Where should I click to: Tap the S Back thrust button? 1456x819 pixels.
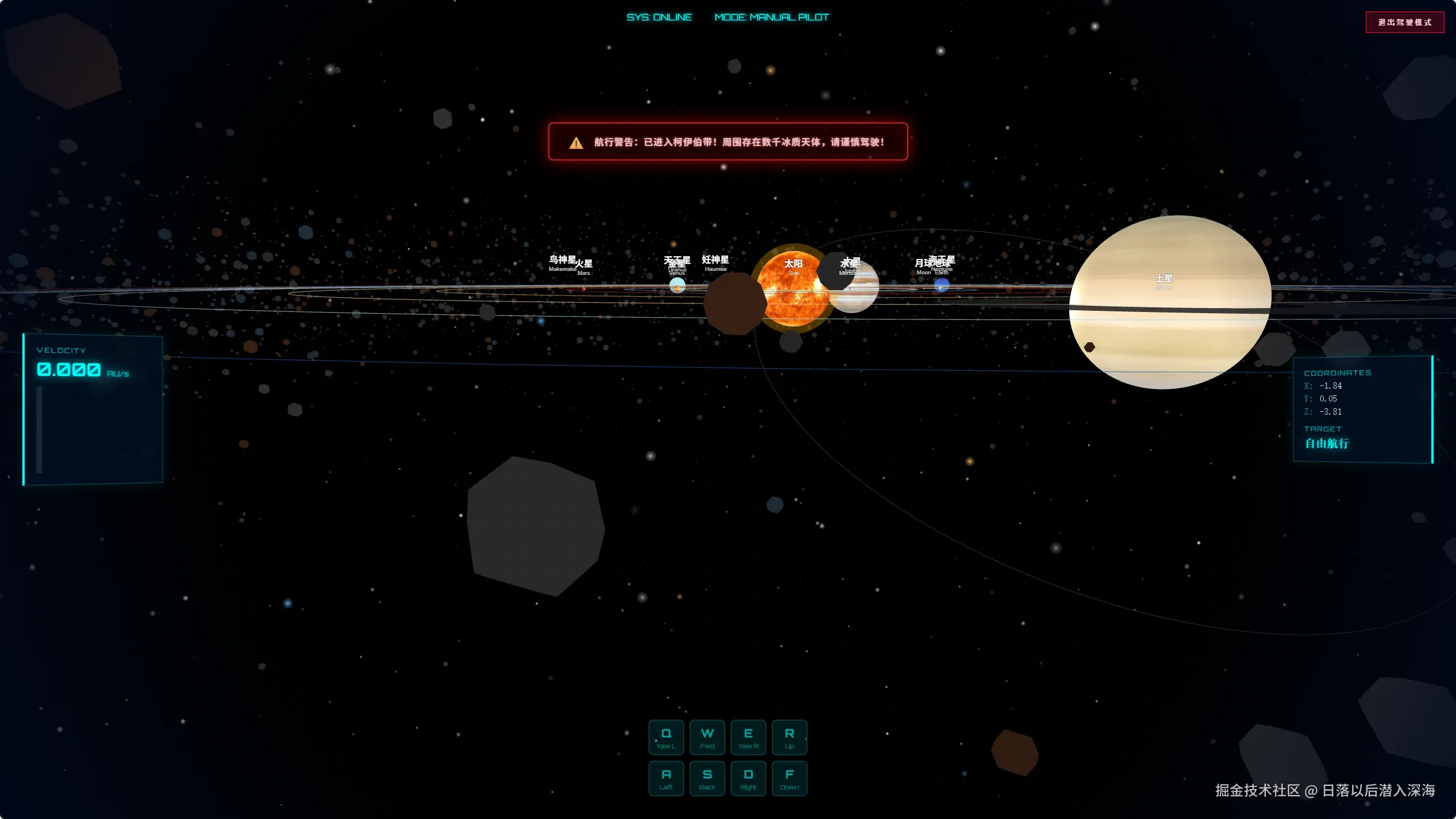point(707,779)
